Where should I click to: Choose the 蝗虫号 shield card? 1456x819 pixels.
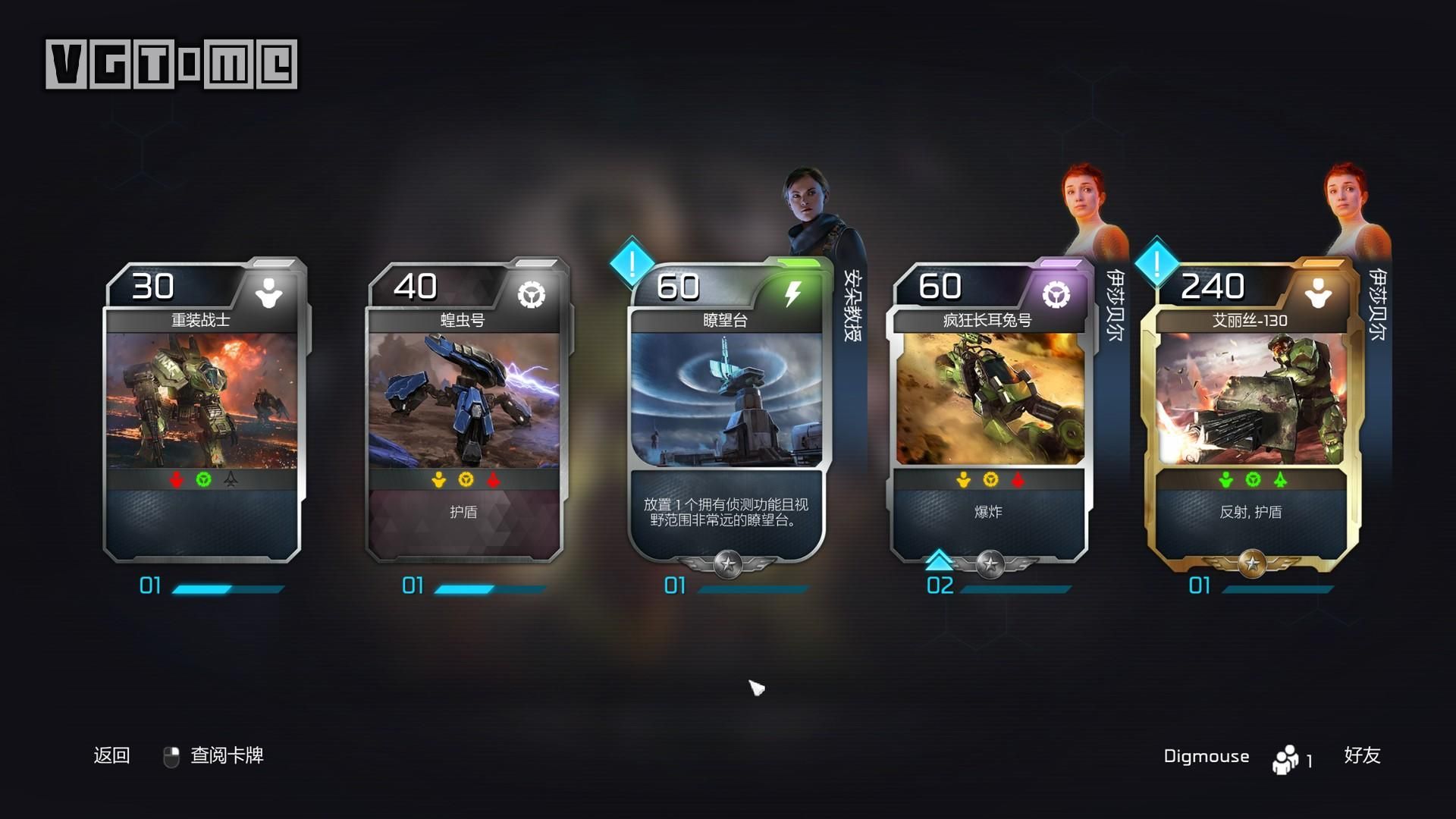(x=464, y=409)
